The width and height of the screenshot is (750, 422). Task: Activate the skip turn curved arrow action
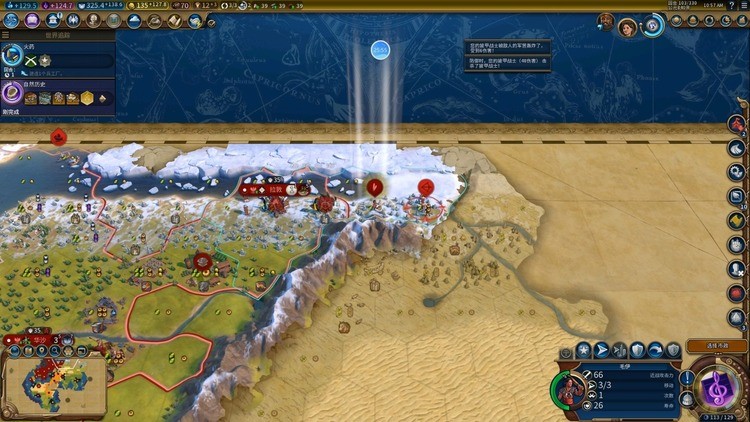655,349
